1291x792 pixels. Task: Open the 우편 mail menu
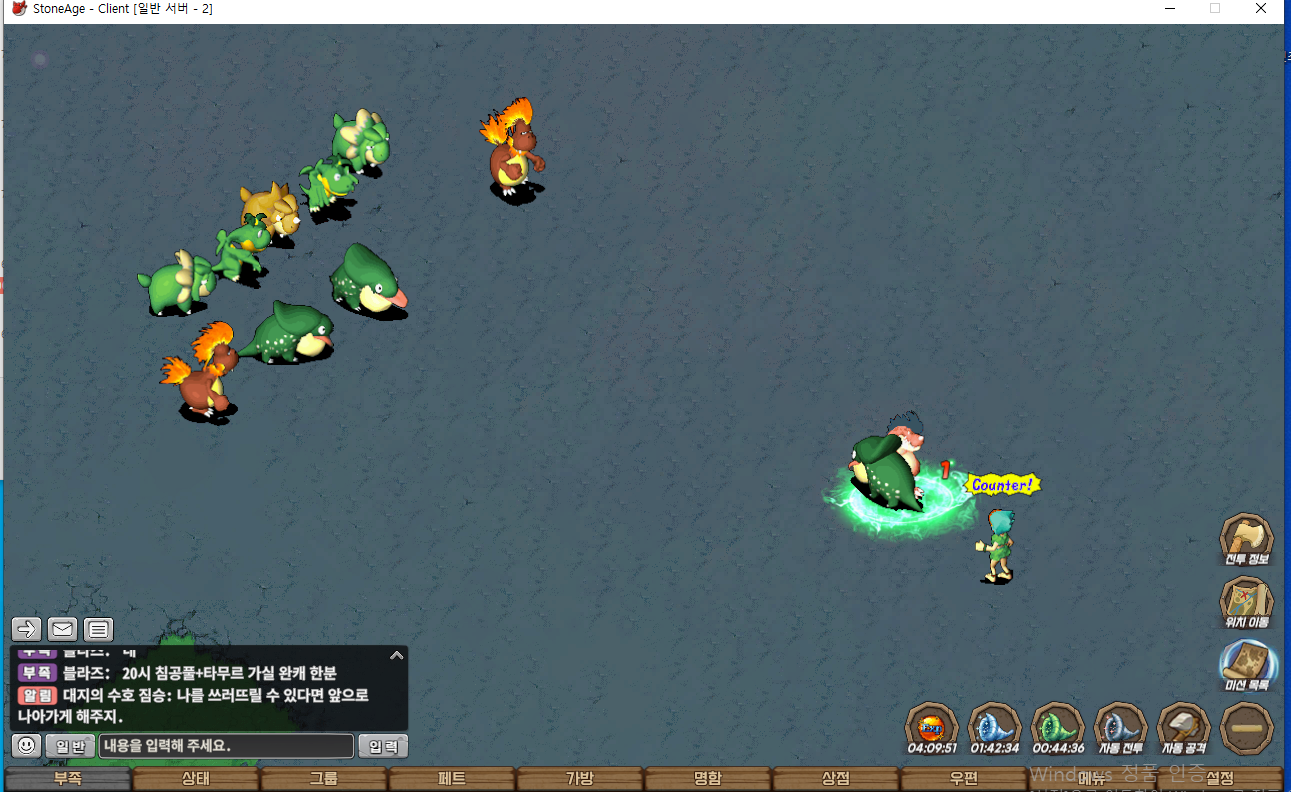point(964,779)
